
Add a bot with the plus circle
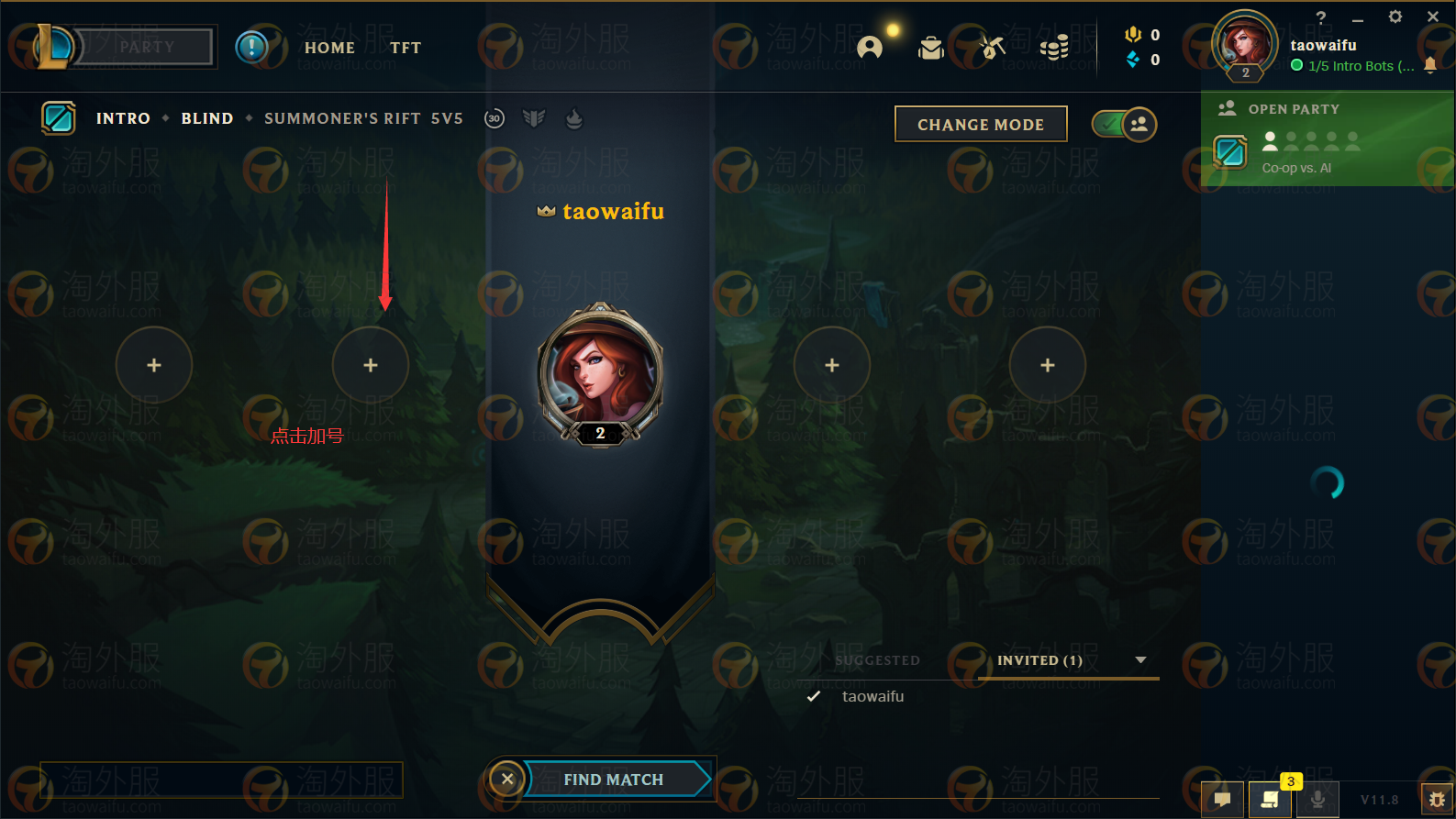(371, 364)
